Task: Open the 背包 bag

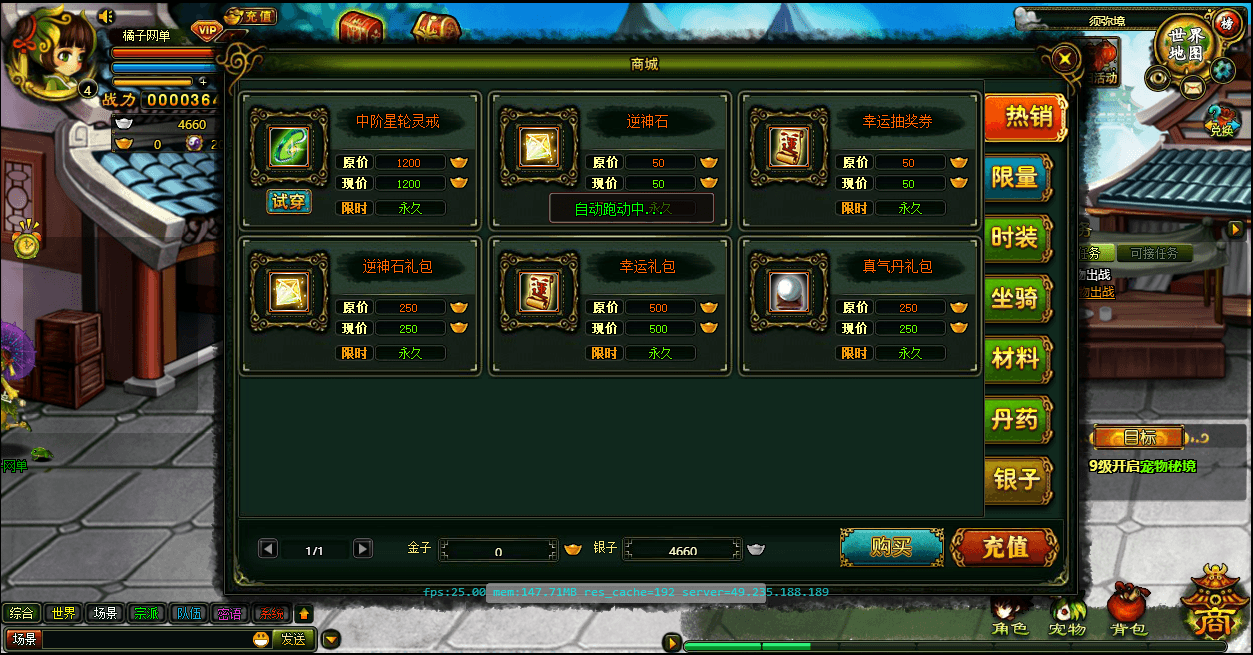Action: click(1128, 612)
